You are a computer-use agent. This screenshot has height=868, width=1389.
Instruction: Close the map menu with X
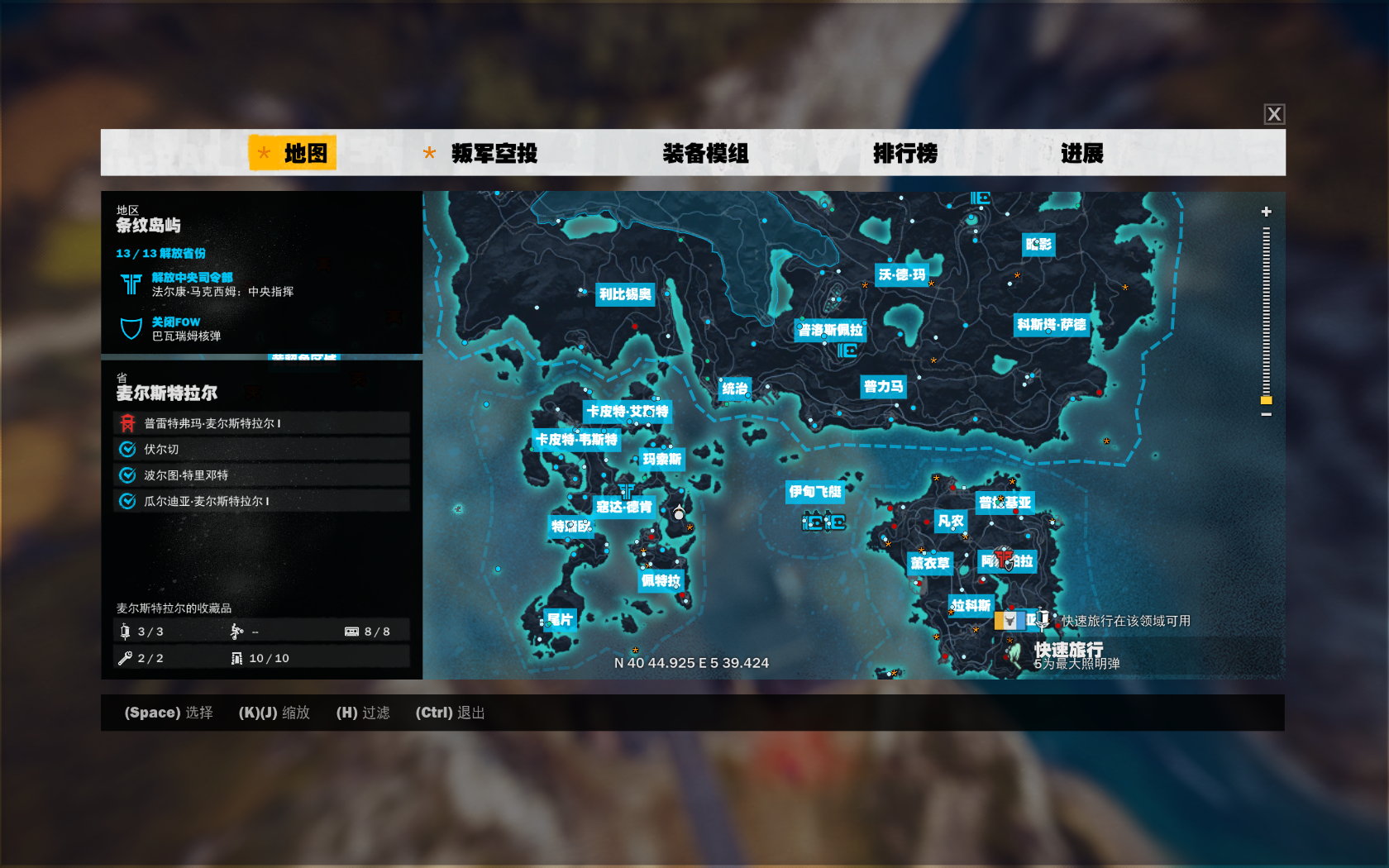coord(1274,114)
